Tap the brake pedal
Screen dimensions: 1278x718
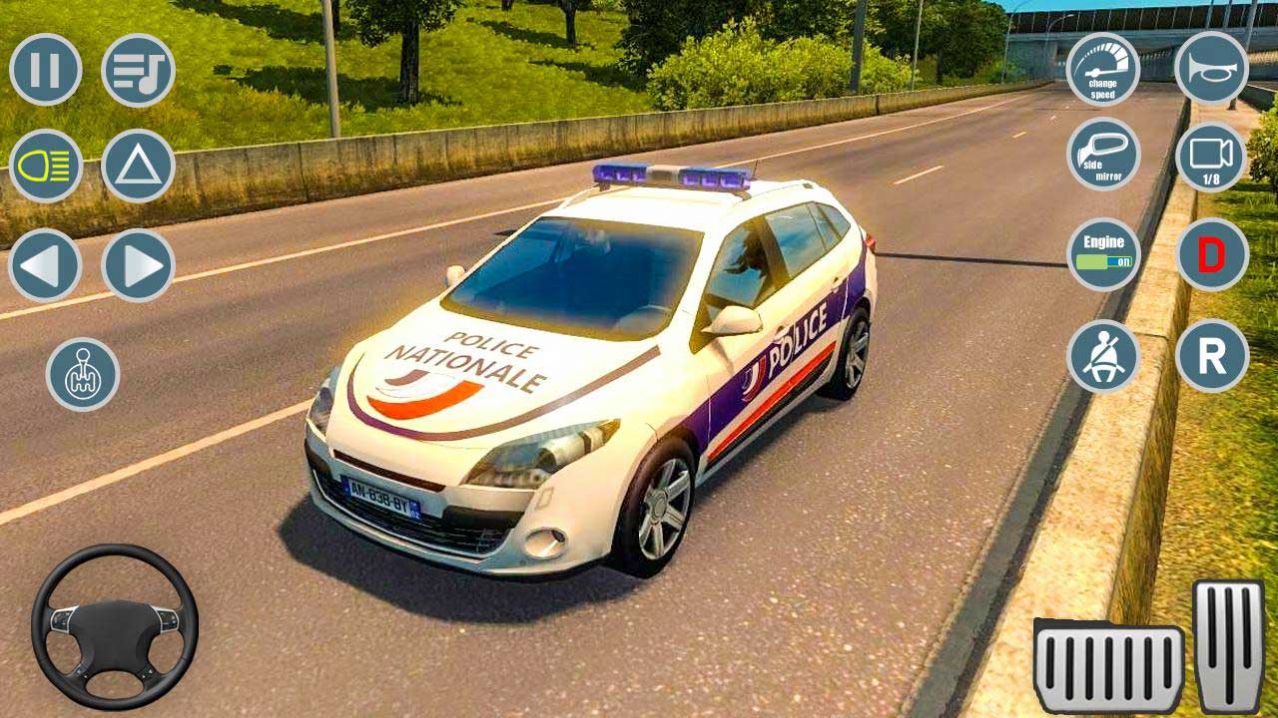pos(1108,665)
